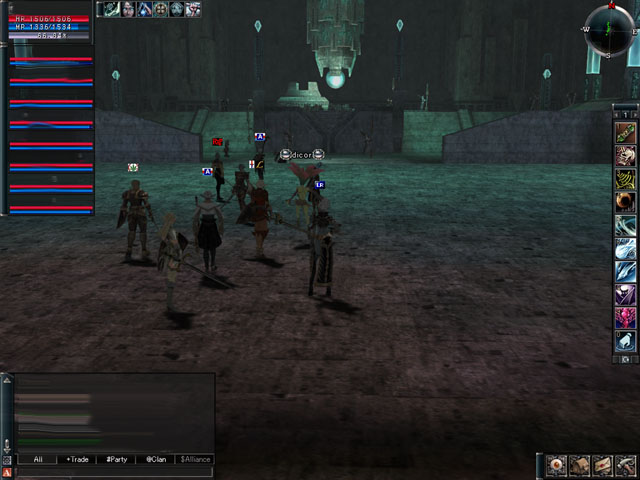The width and height of the screenshot is (640, 480).
Task: Switch to the All chat tab
Action: pyautogui.click(x=37, y=459)
